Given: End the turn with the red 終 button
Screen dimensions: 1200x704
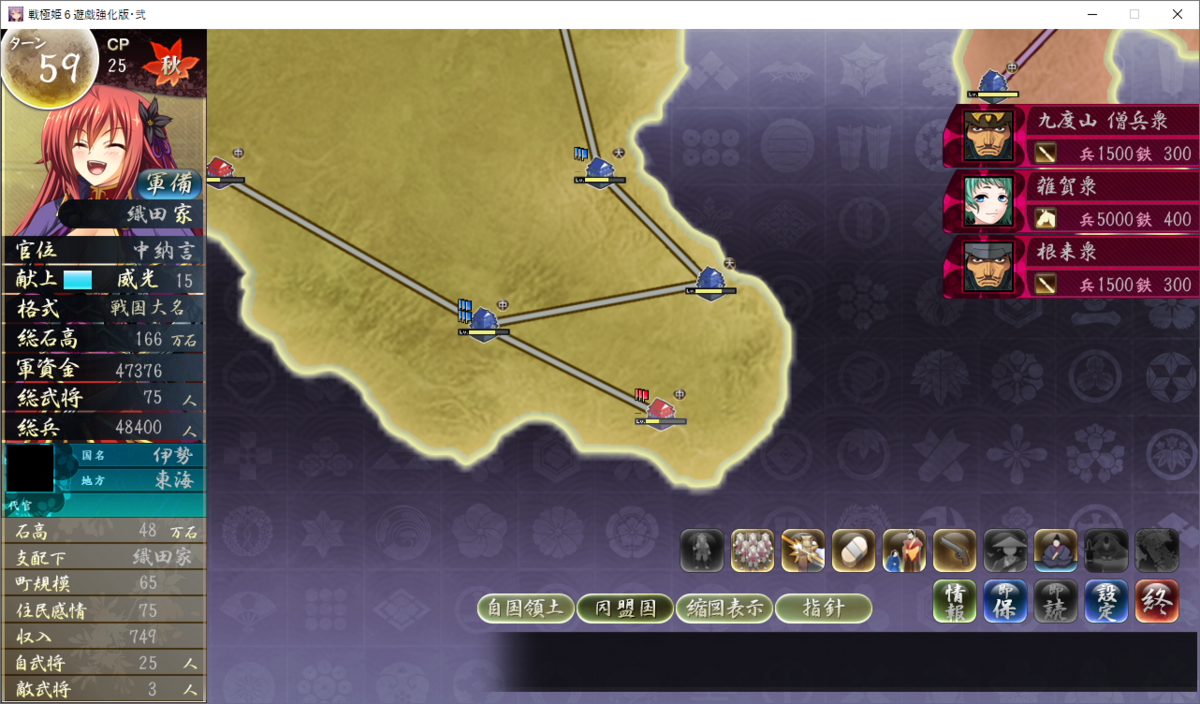Looking at the screenshot, I should coord(1156,602).
